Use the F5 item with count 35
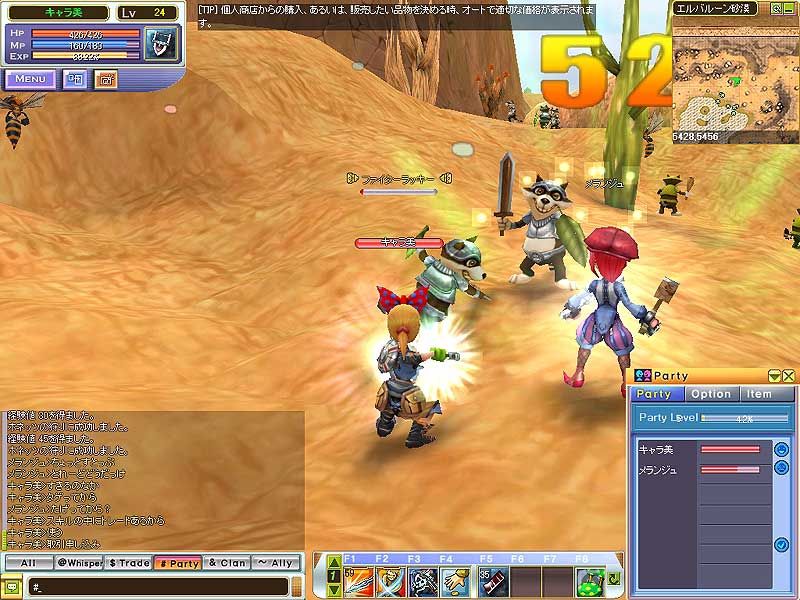The width and height of the screenshot is (800, 600). pyautogui.click(x=493, y=580)
